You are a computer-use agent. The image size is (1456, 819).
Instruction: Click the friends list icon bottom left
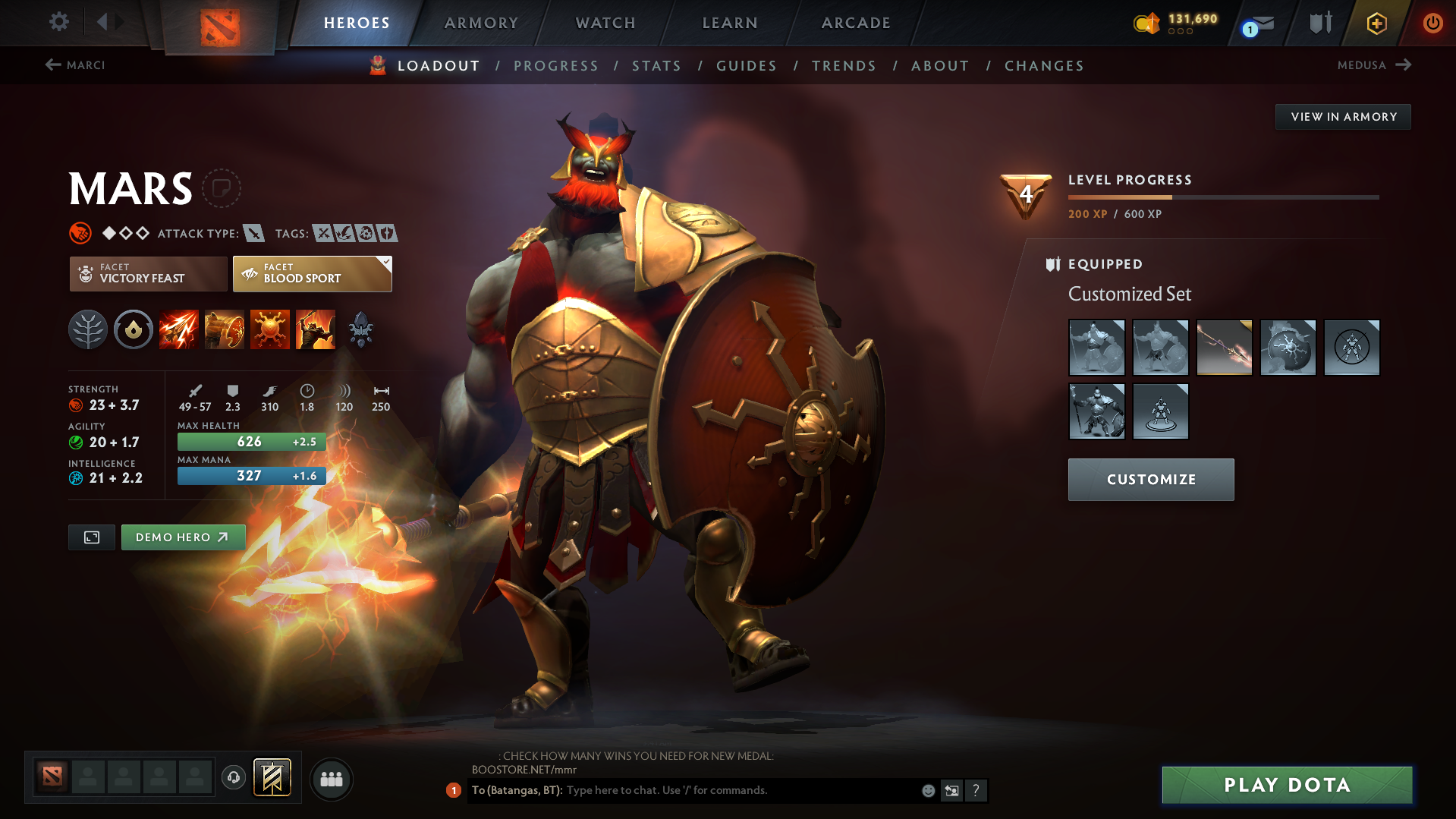(x=331, y=779)
